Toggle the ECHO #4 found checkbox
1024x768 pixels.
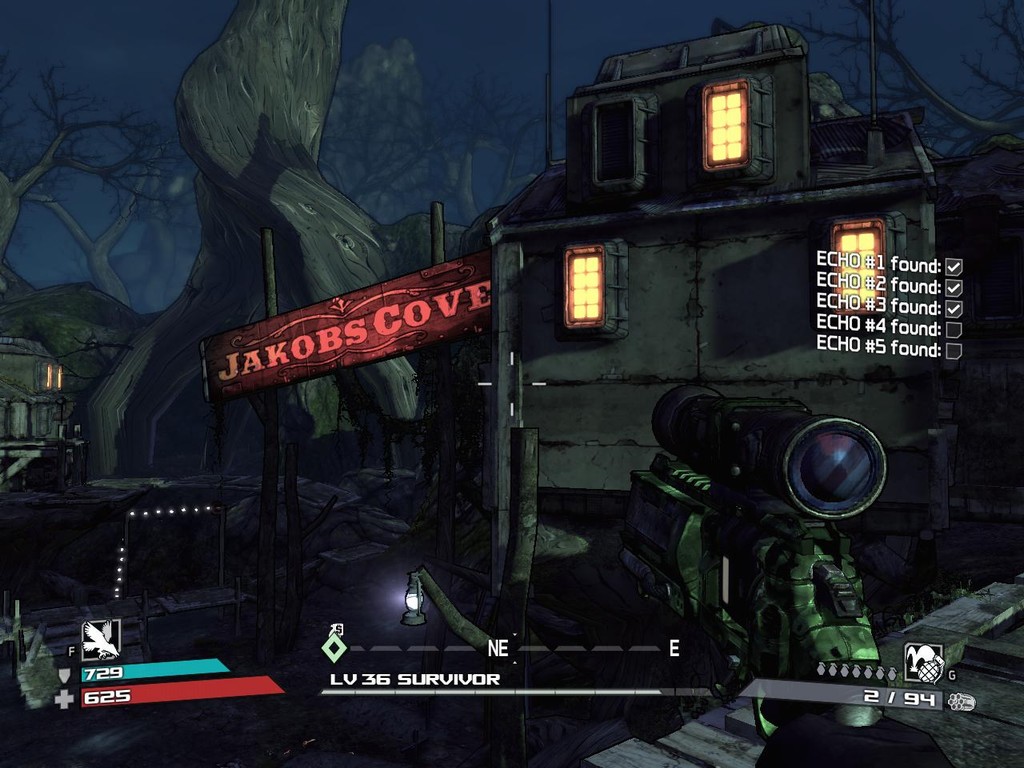click(x=954, y=329)
